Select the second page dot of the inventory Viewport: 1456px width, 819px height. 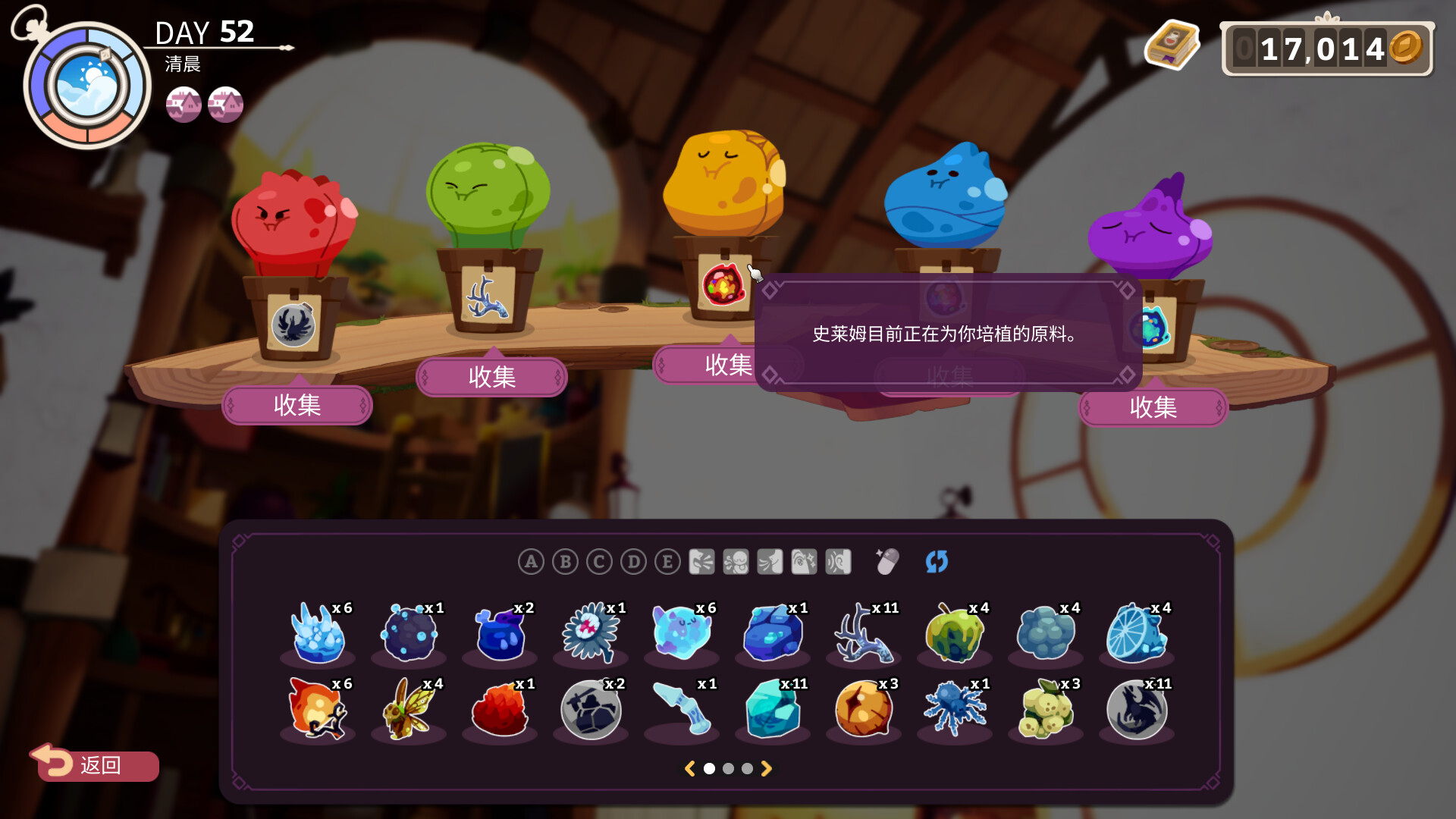tap(729, 768)
